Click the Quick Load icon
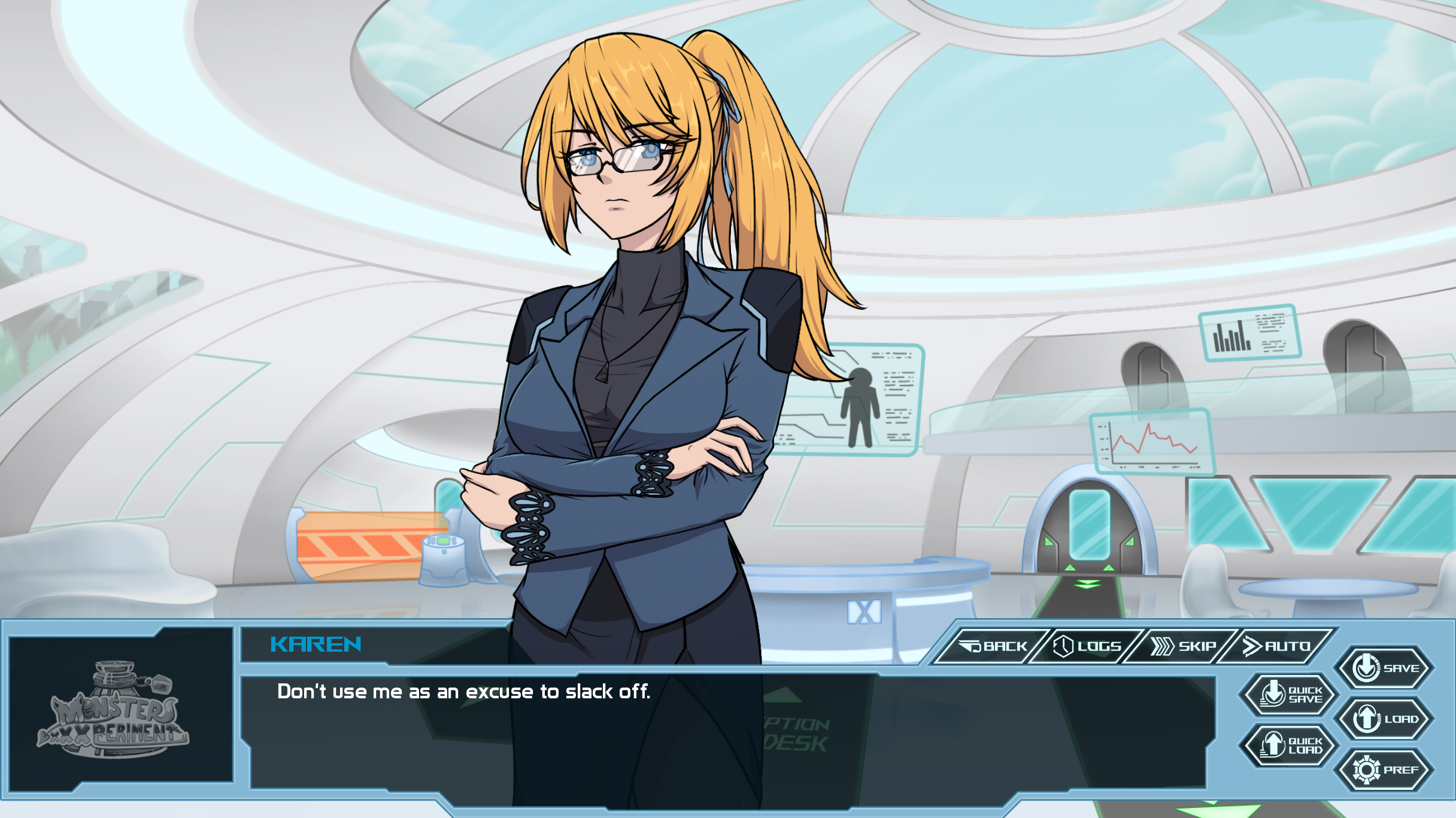 (x=1272, y=745)
